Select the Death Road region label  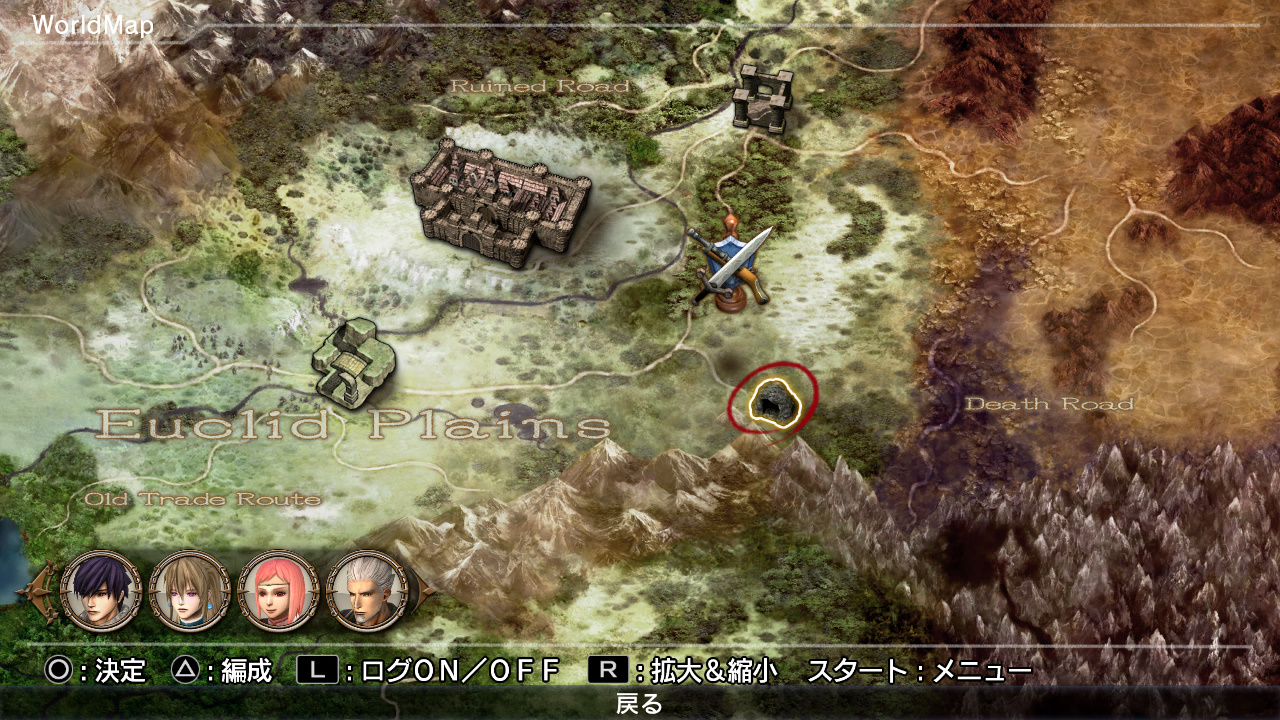1051,406
